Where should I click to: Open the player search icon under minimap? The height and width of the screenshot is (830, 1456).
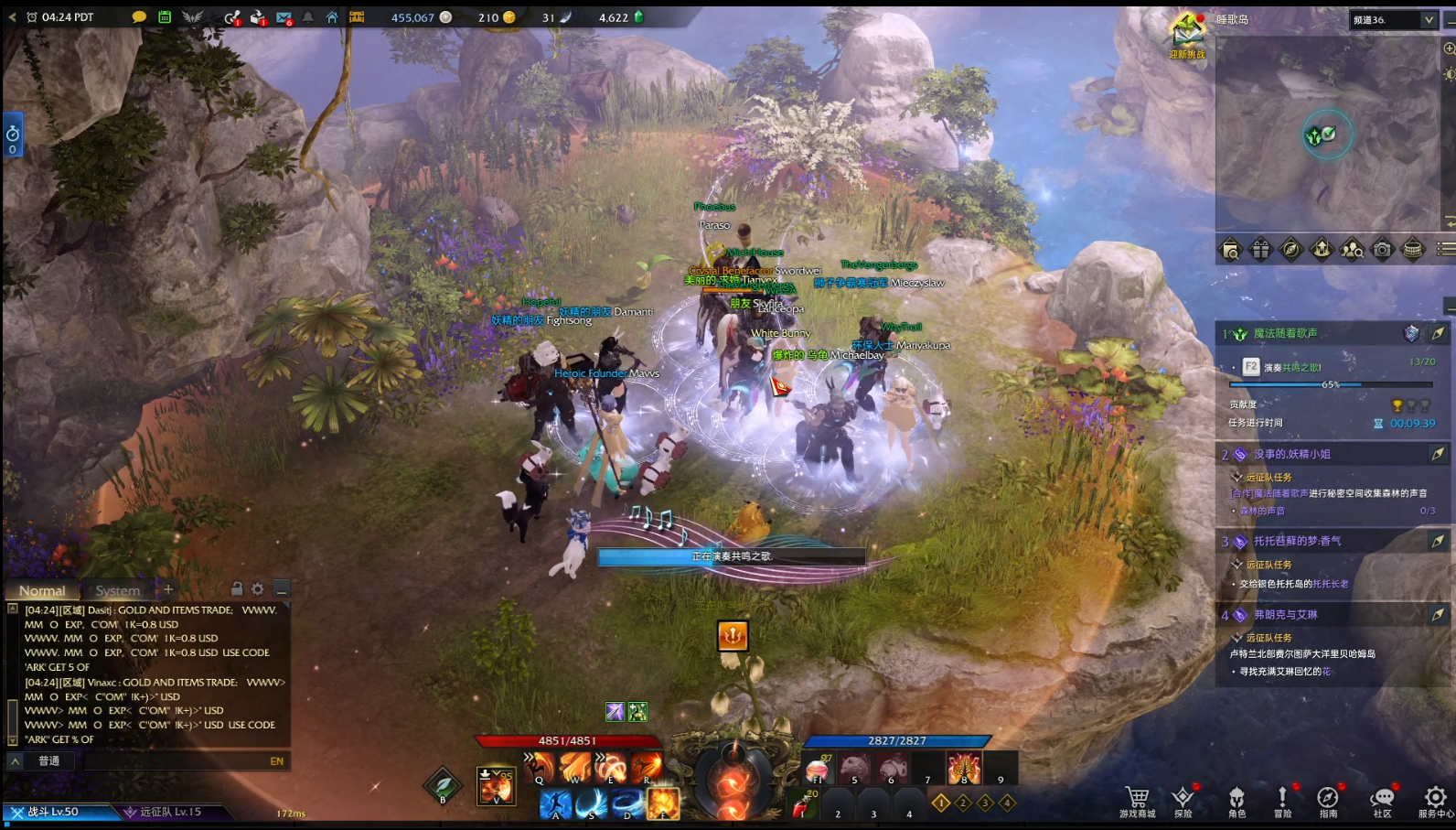[1352, 249]
